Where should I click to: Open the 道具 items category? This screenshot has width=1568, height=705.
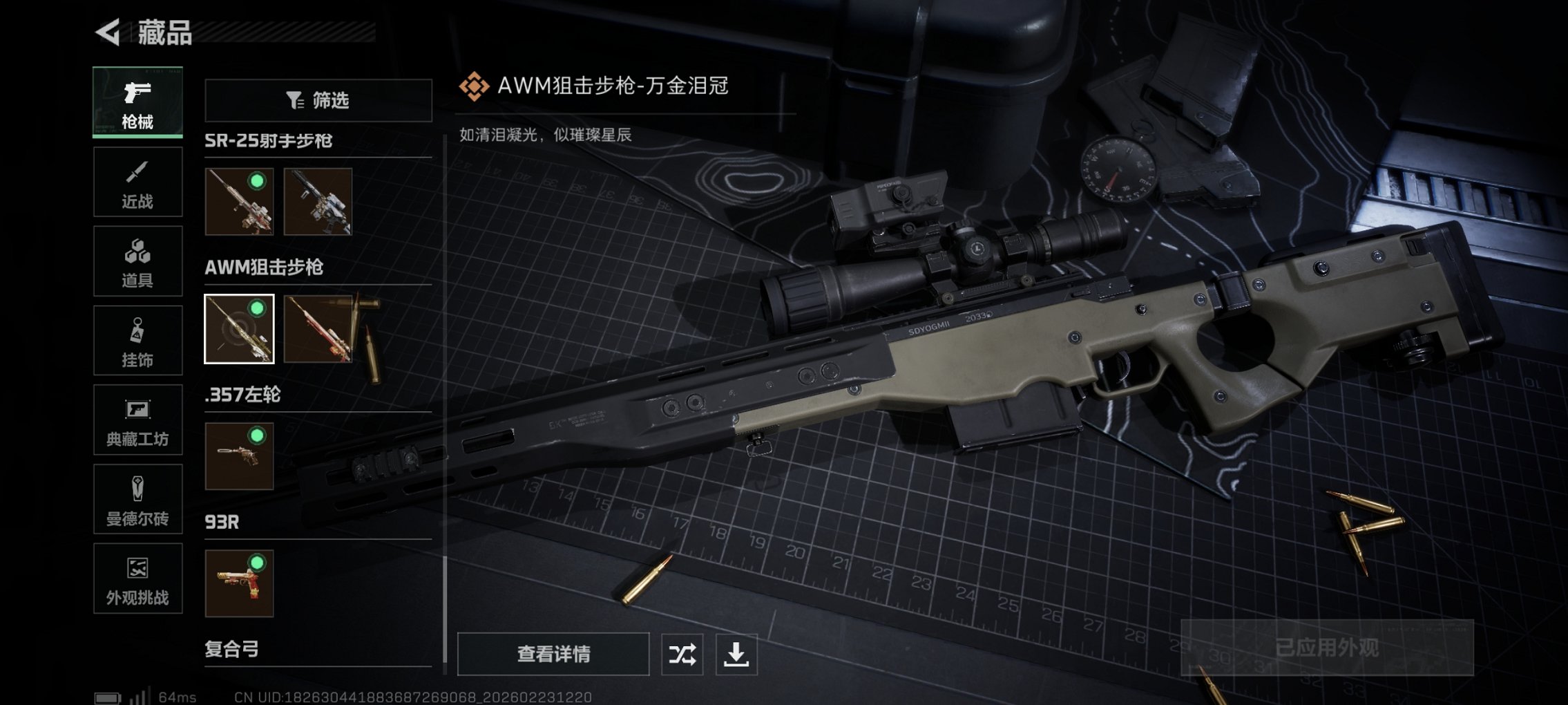coord(137,261)
